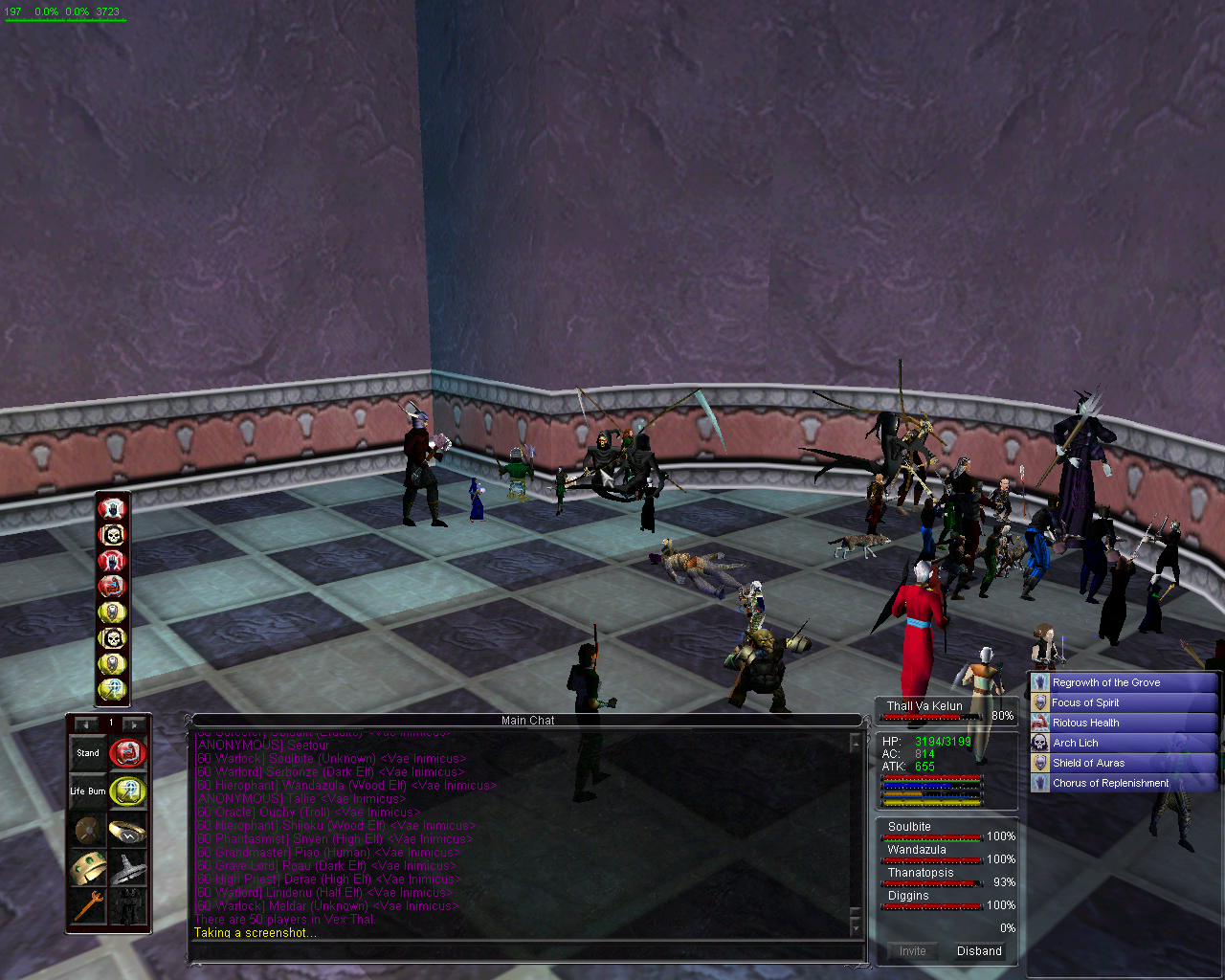The height and width of the screenshot is (980, 1225).
Task: Target group member Wandazula
Action: point(917,850)
